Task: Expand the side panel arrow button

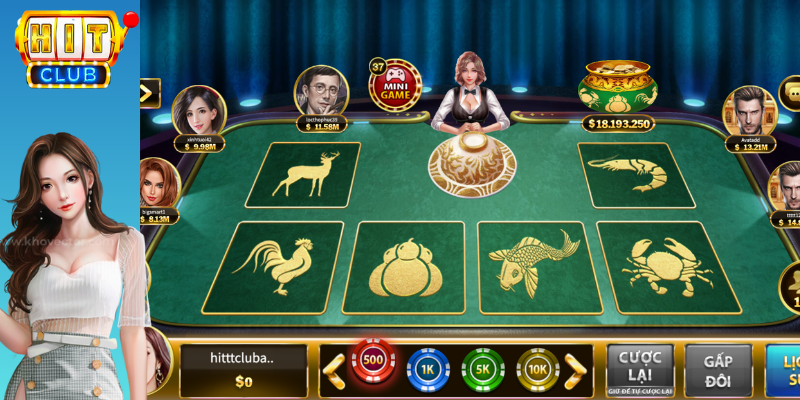Action: 149,93
